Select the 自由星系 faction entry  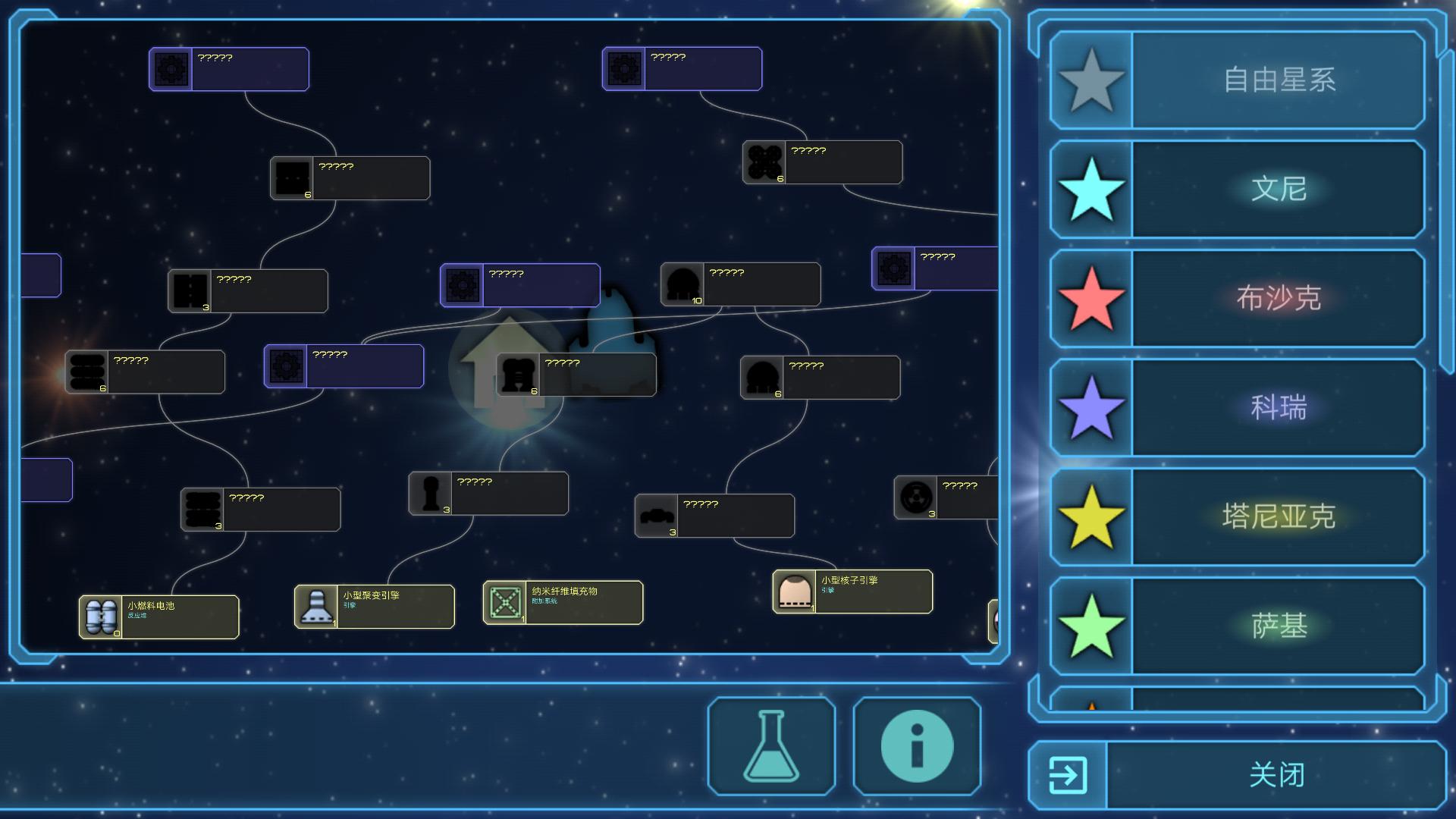1238,80
